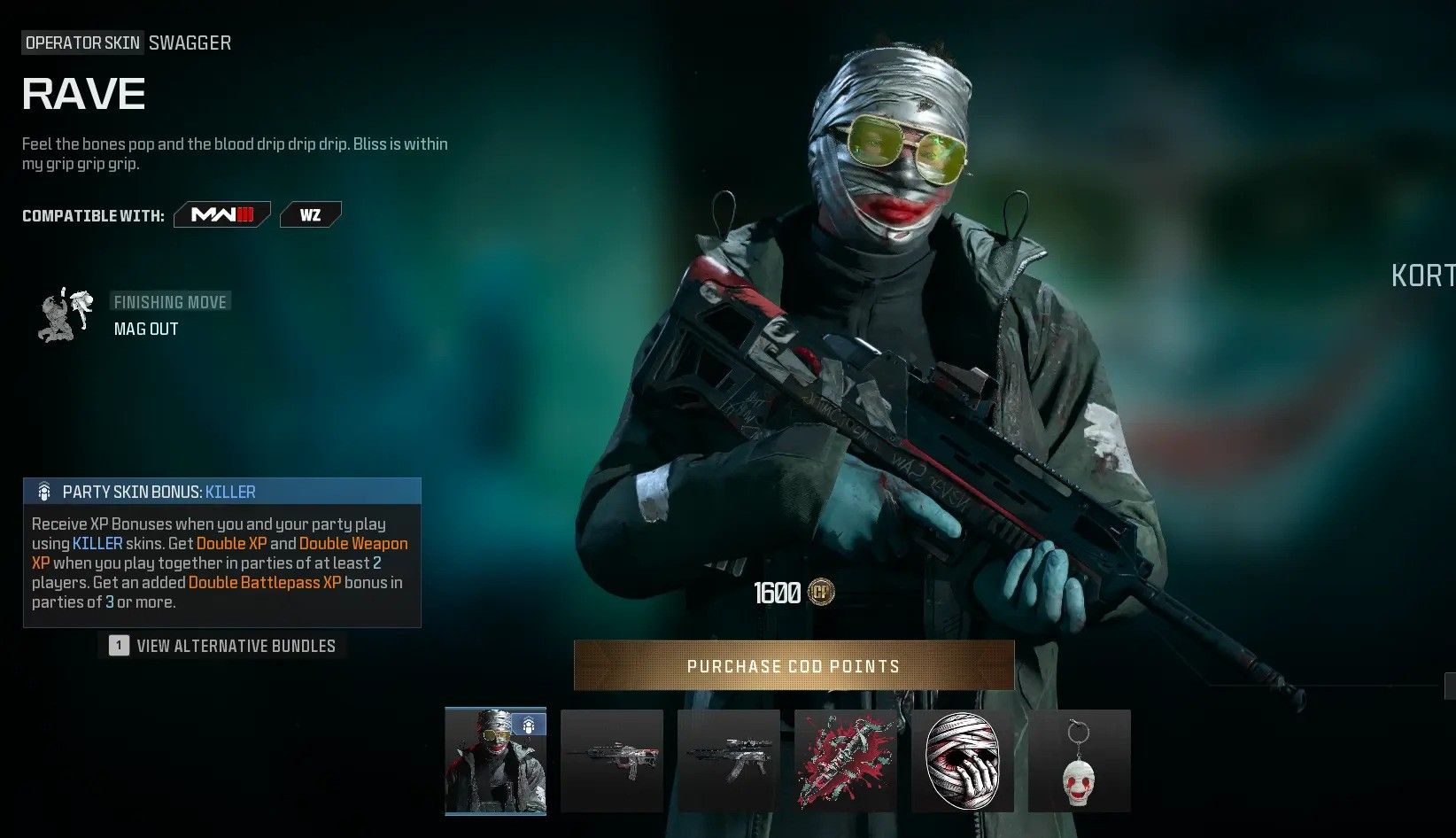The image size is (1456, 838).
Task: Select the WZ compatibility badge
Action: (310, 213)
